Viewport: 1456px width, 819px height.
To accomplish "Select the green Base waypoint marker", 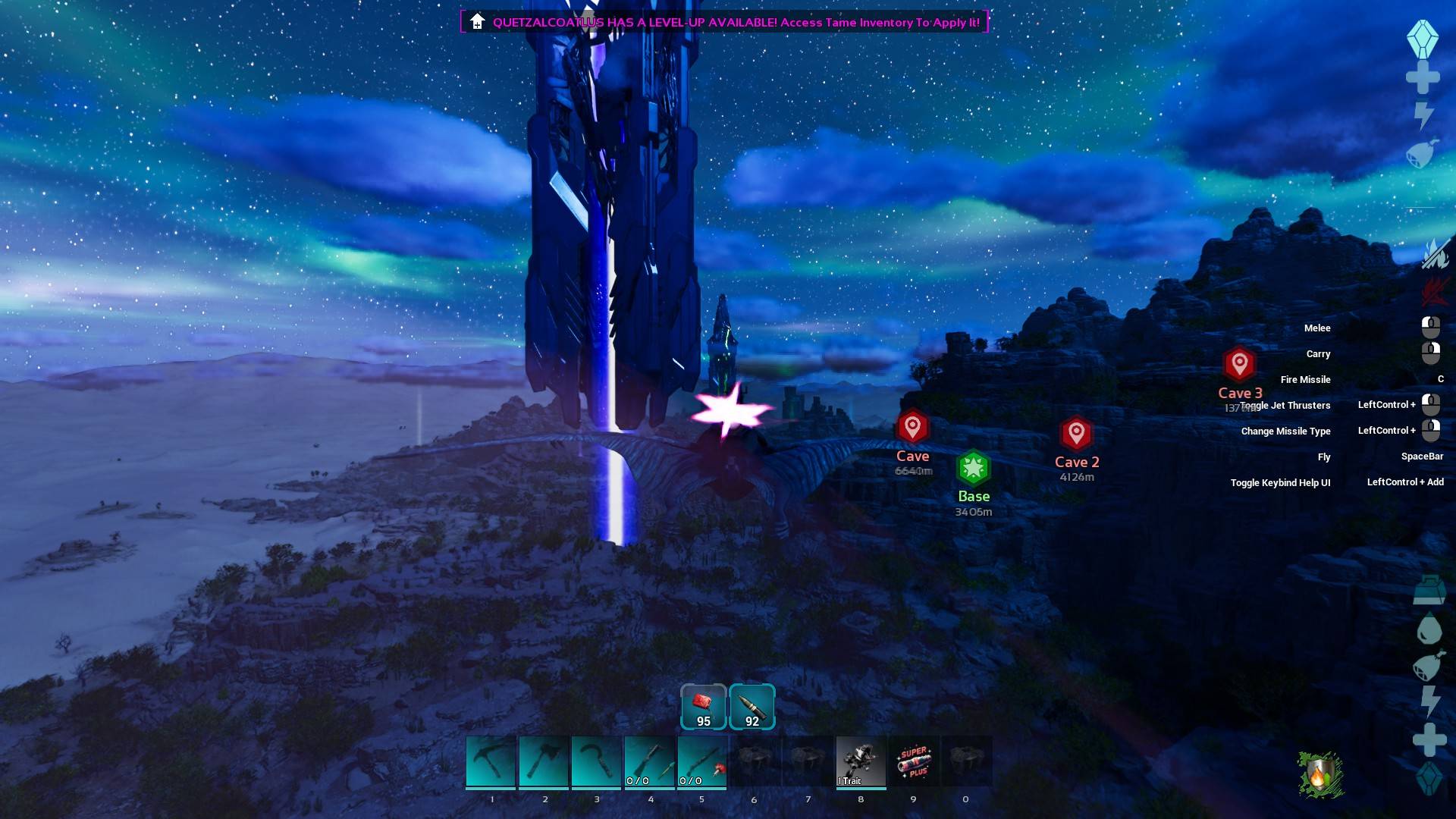I will coord(974,469).
